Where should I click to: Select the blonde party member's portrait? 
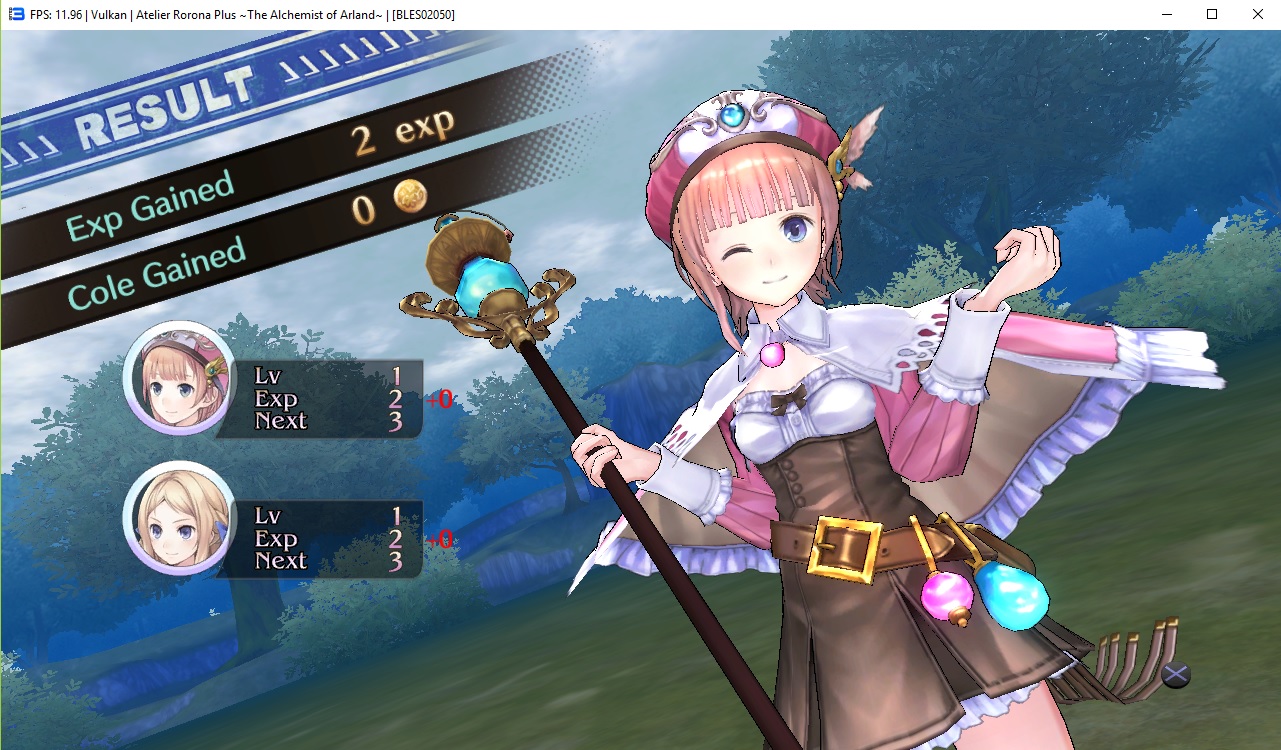tap(178, 518)
